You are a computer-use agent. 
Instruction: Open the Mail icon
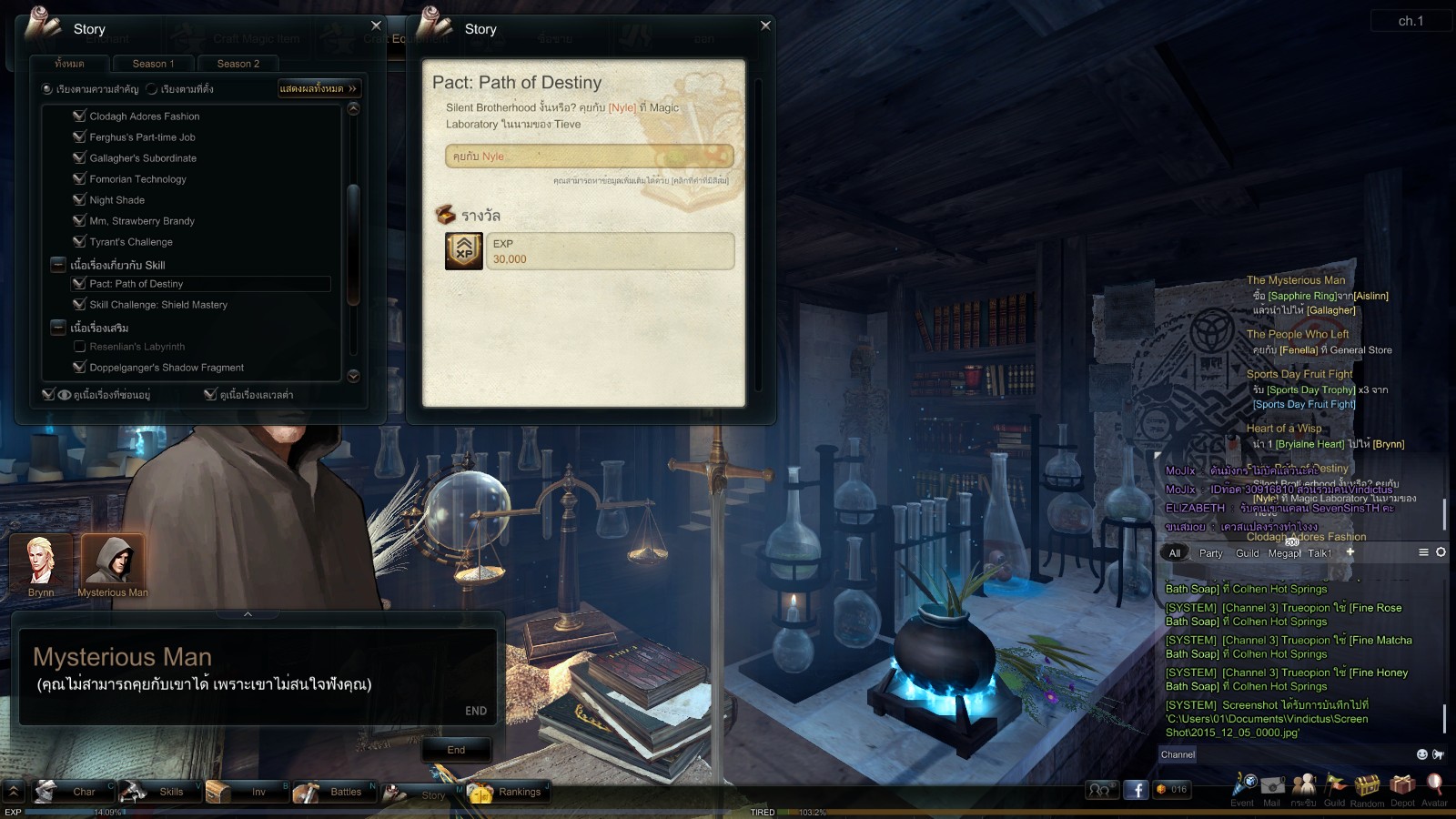point(1272,786)
